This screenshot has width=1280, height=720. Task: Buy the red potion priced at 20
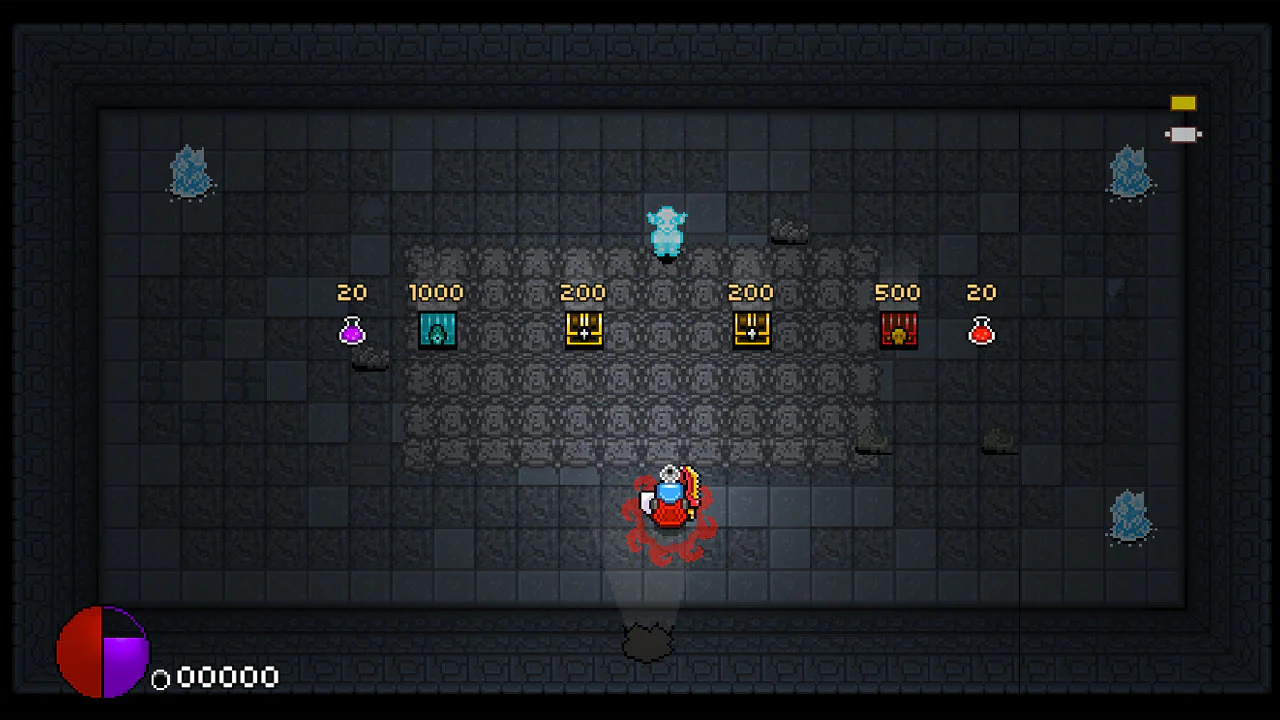pyautogui.click(x=981, y=331)
